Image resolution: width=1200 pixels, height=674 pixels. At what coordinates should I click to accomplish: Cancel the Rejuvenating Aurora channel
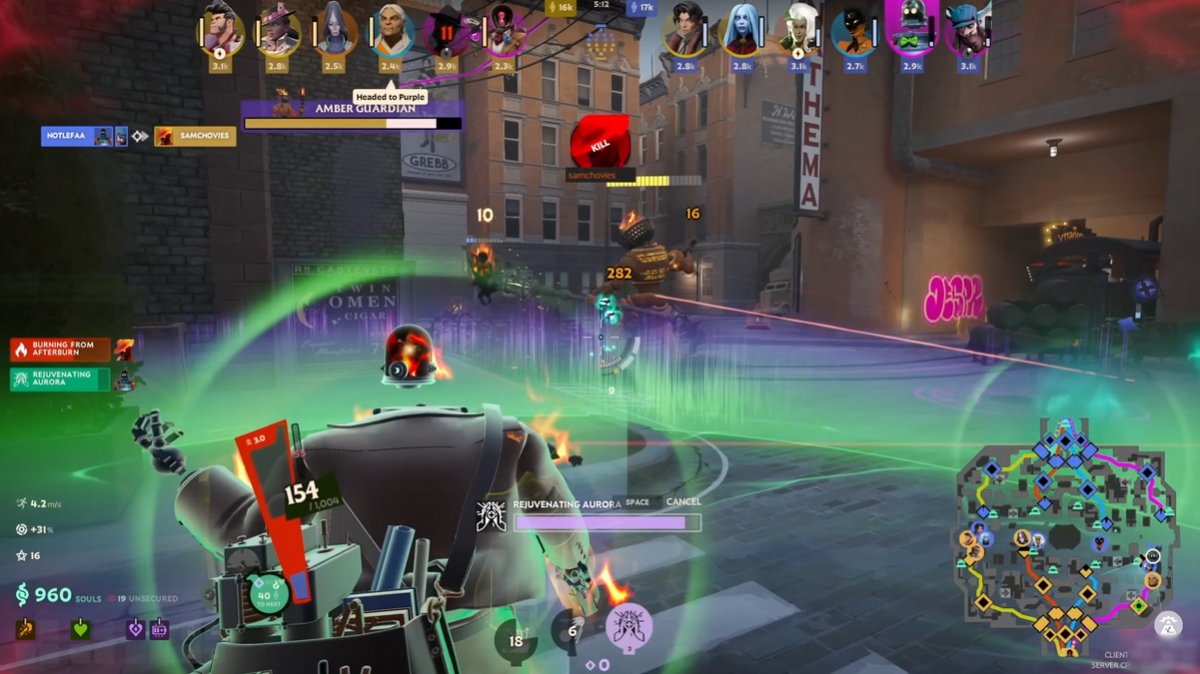(683, 502)
